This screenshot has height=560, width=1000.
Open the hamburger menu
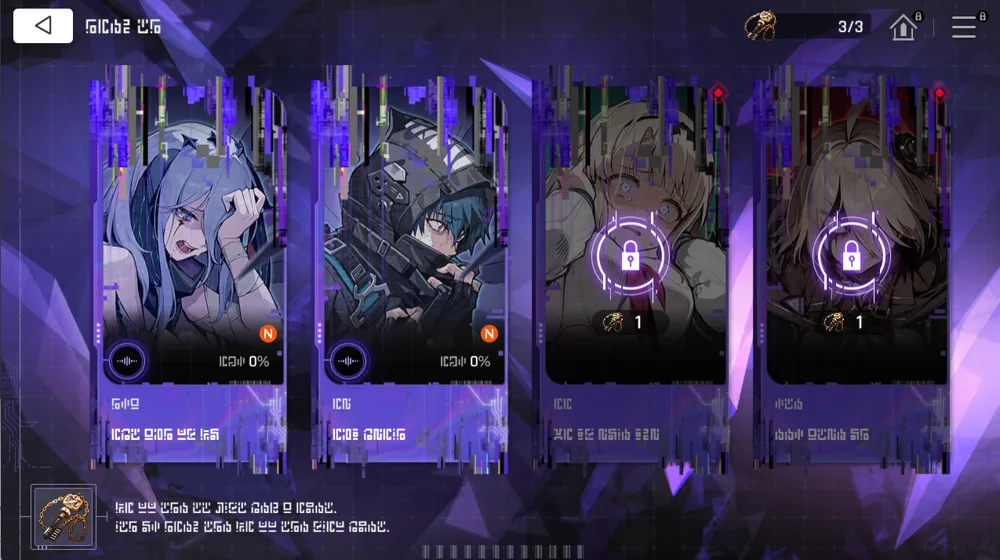(x=964, y=27)
